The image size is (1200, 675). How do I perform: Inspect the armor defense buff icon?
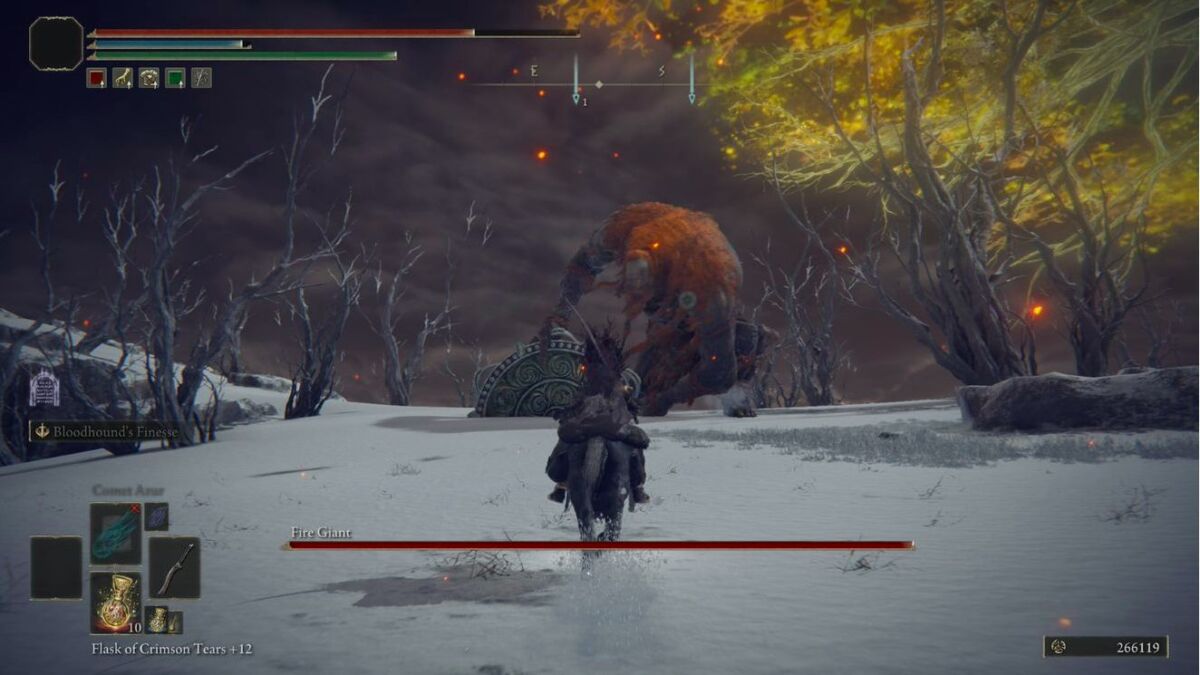[x=149, y=78]
